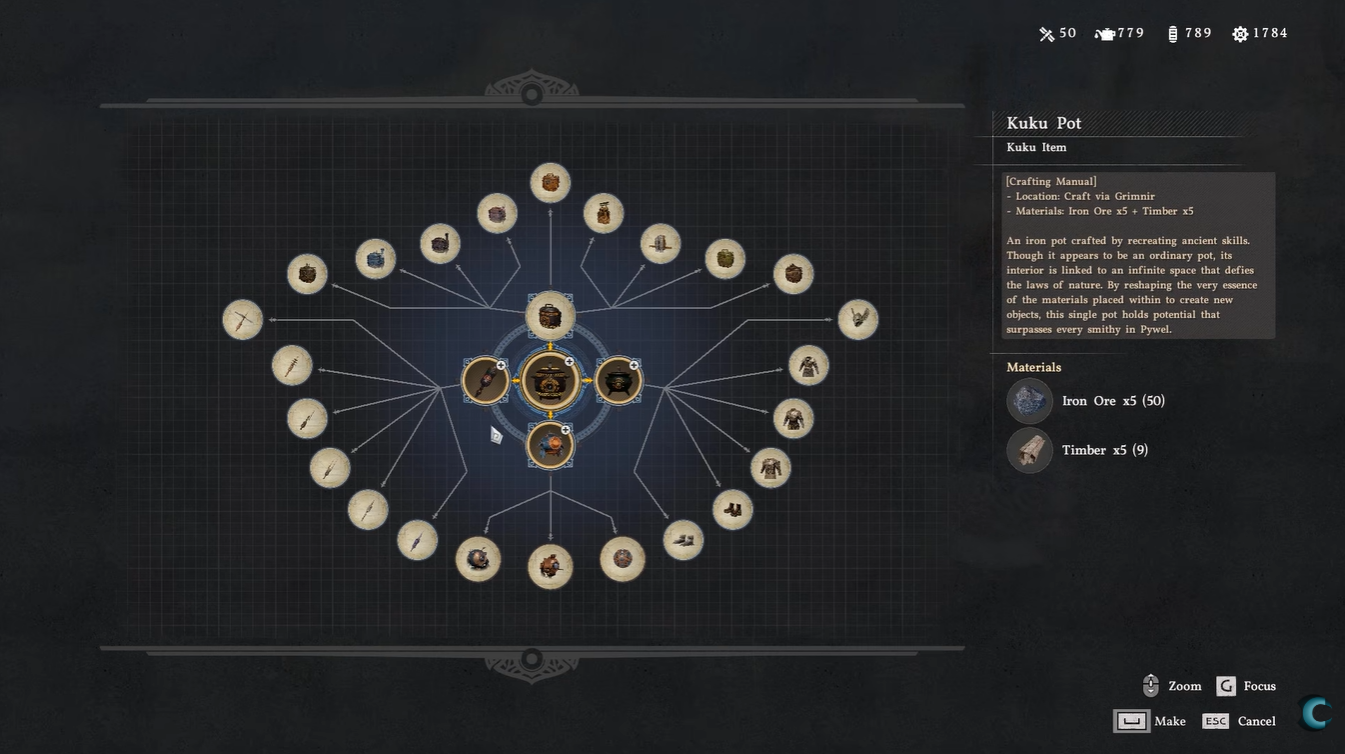The width and height of the screenshot is (1345, 754).
Task: Select the weapon node left of center
Action: coord(485,381)
